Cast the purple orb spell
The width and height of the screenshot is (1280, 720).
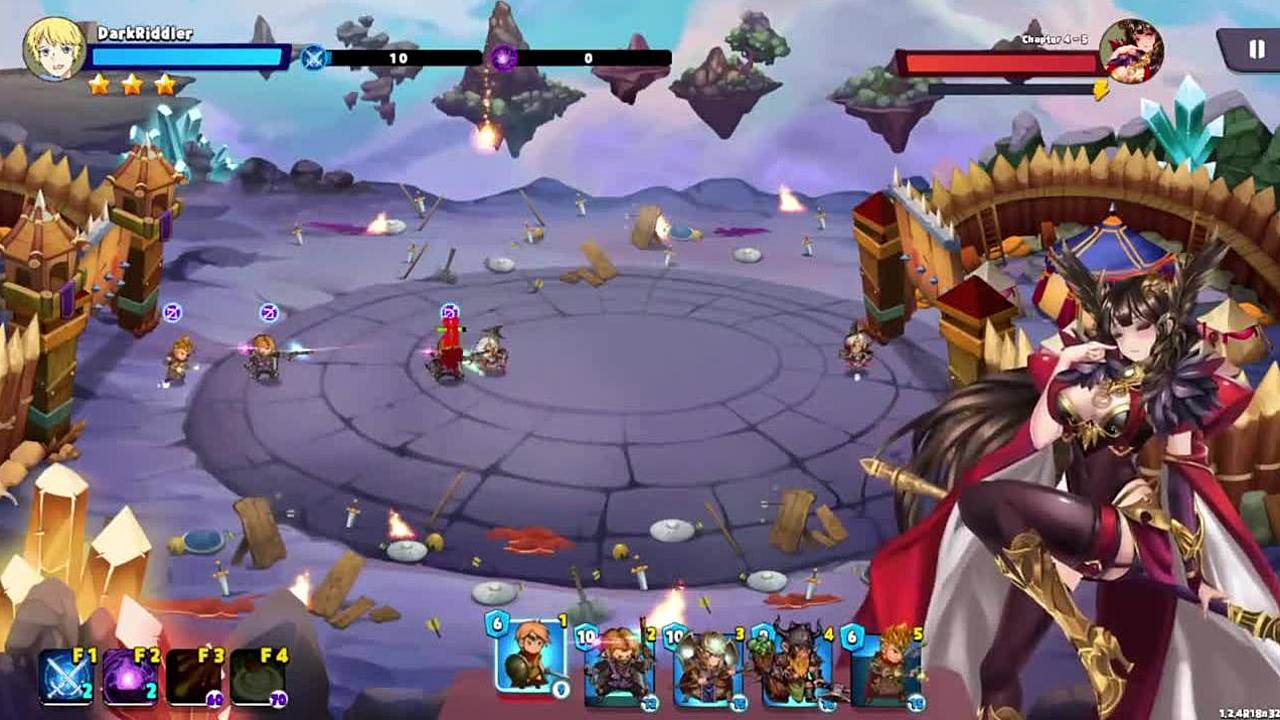point(130,676)
